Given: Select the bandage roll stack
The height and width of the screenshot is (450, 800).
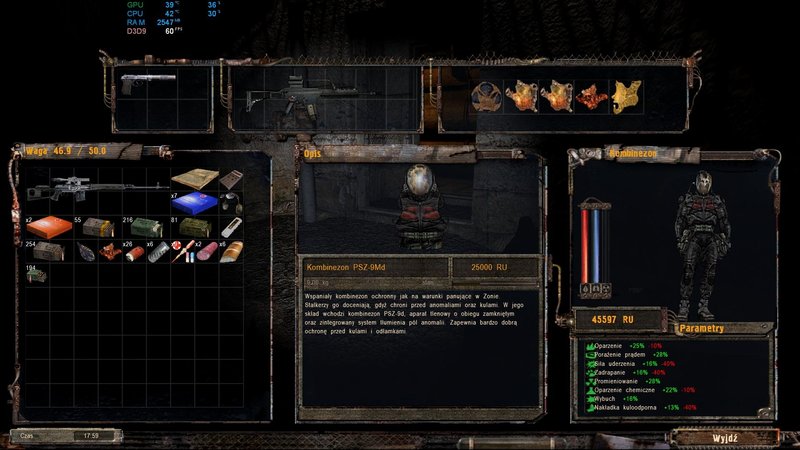Looking at the screenshot, I should pos(160,252).
